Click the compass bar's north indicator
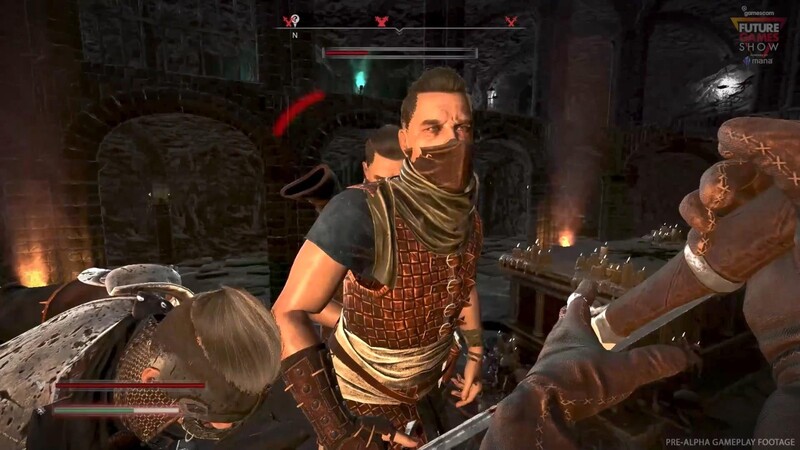 295,33
